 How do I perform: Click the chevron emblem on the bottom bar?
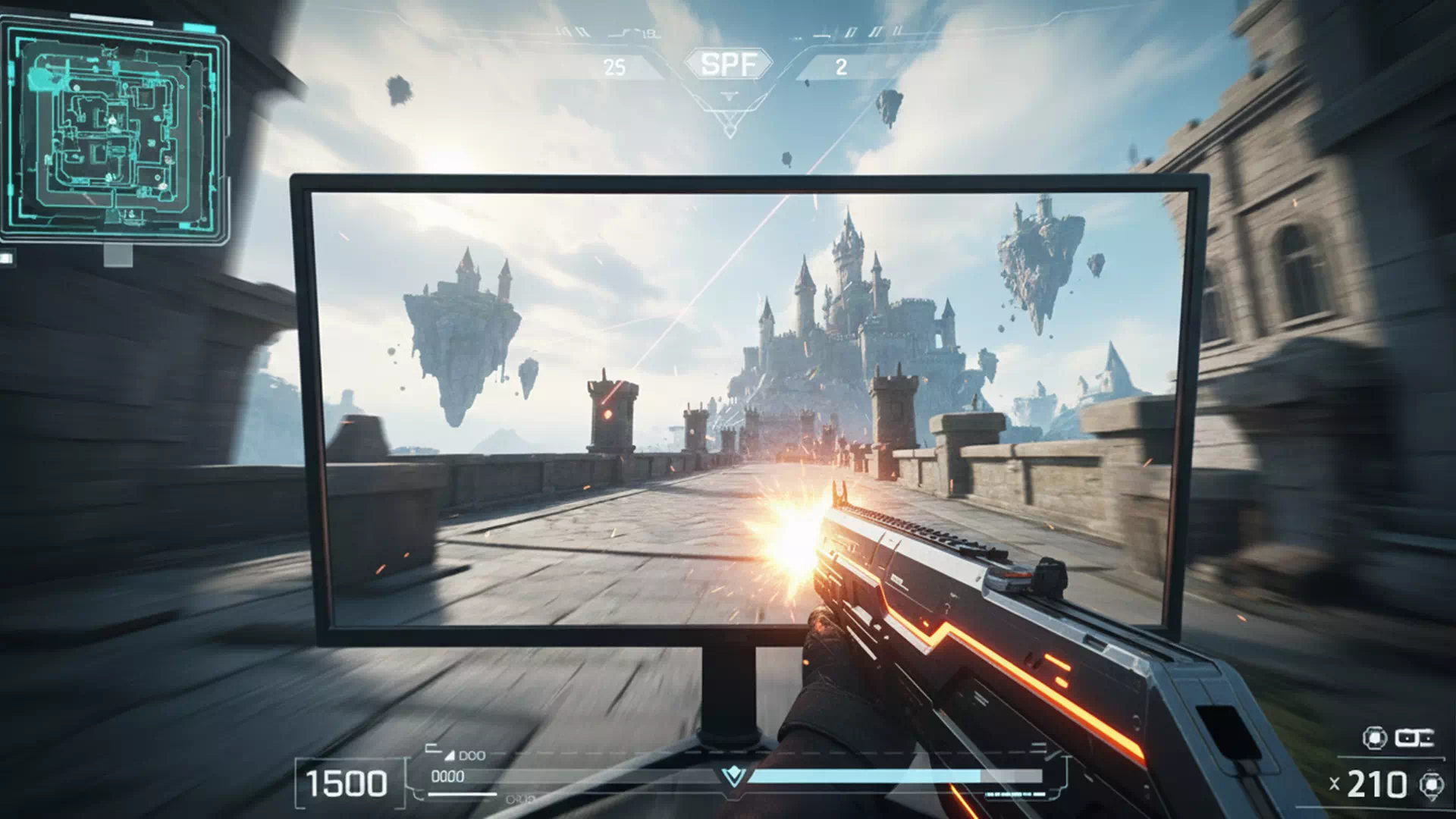[733, 776]
